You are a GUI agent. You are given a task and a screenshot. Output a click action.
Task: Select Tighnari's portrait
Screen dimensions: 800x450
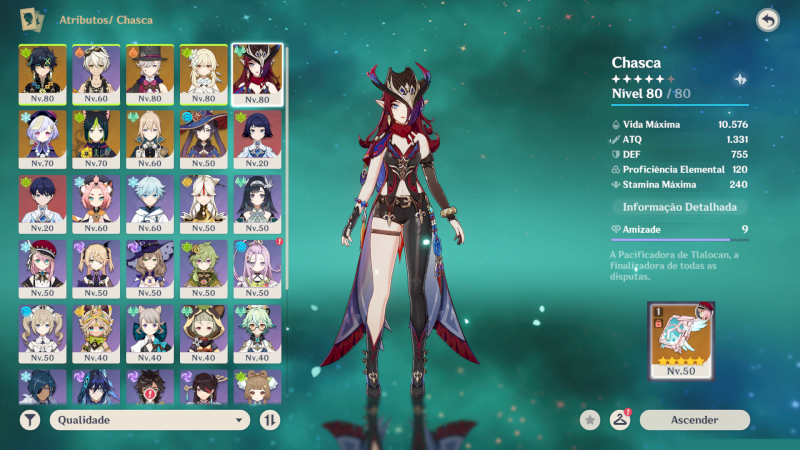pos(96,135)
